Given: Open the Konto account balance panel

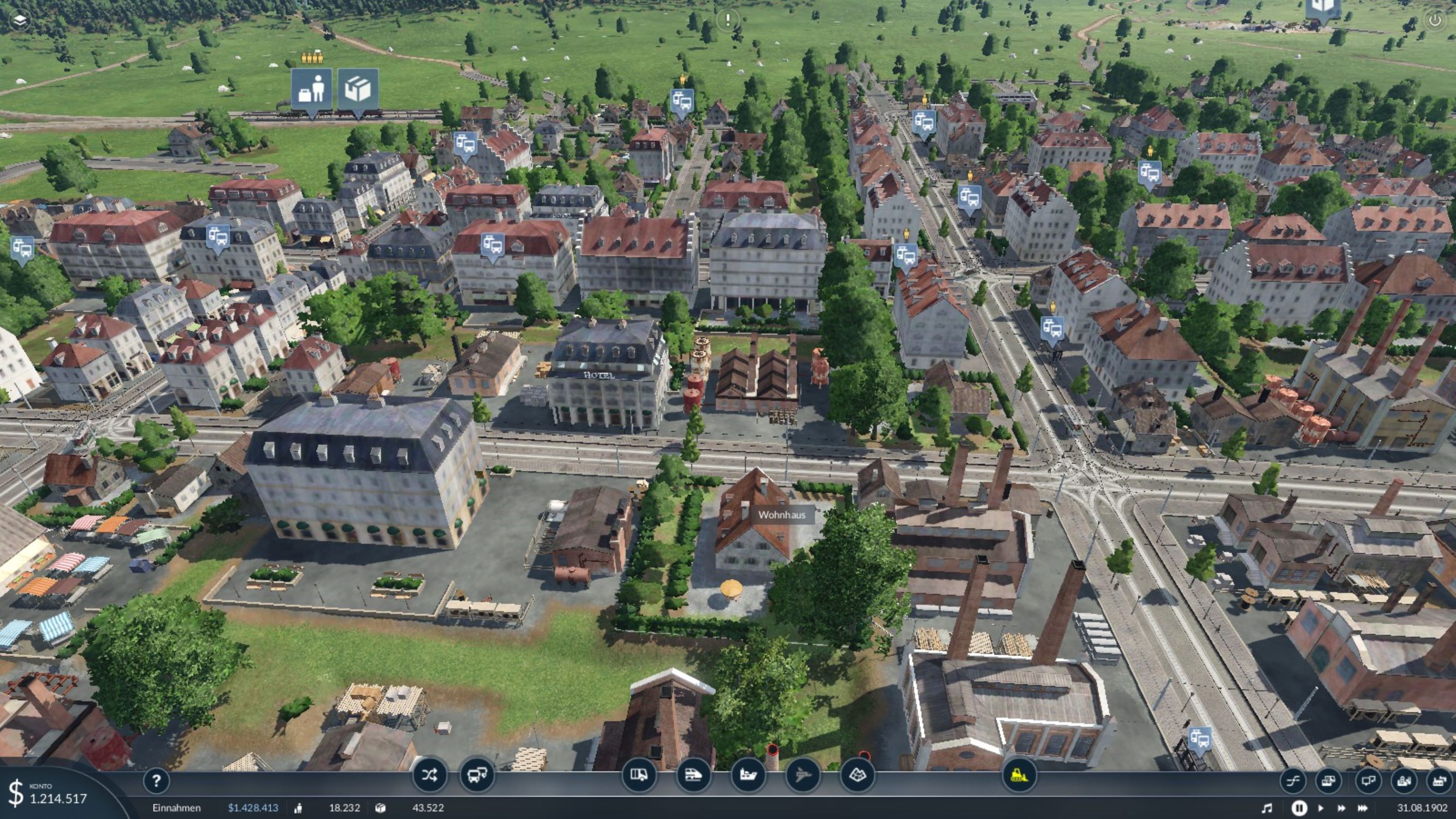Looking at the screenshot, I should coord(51,794).
